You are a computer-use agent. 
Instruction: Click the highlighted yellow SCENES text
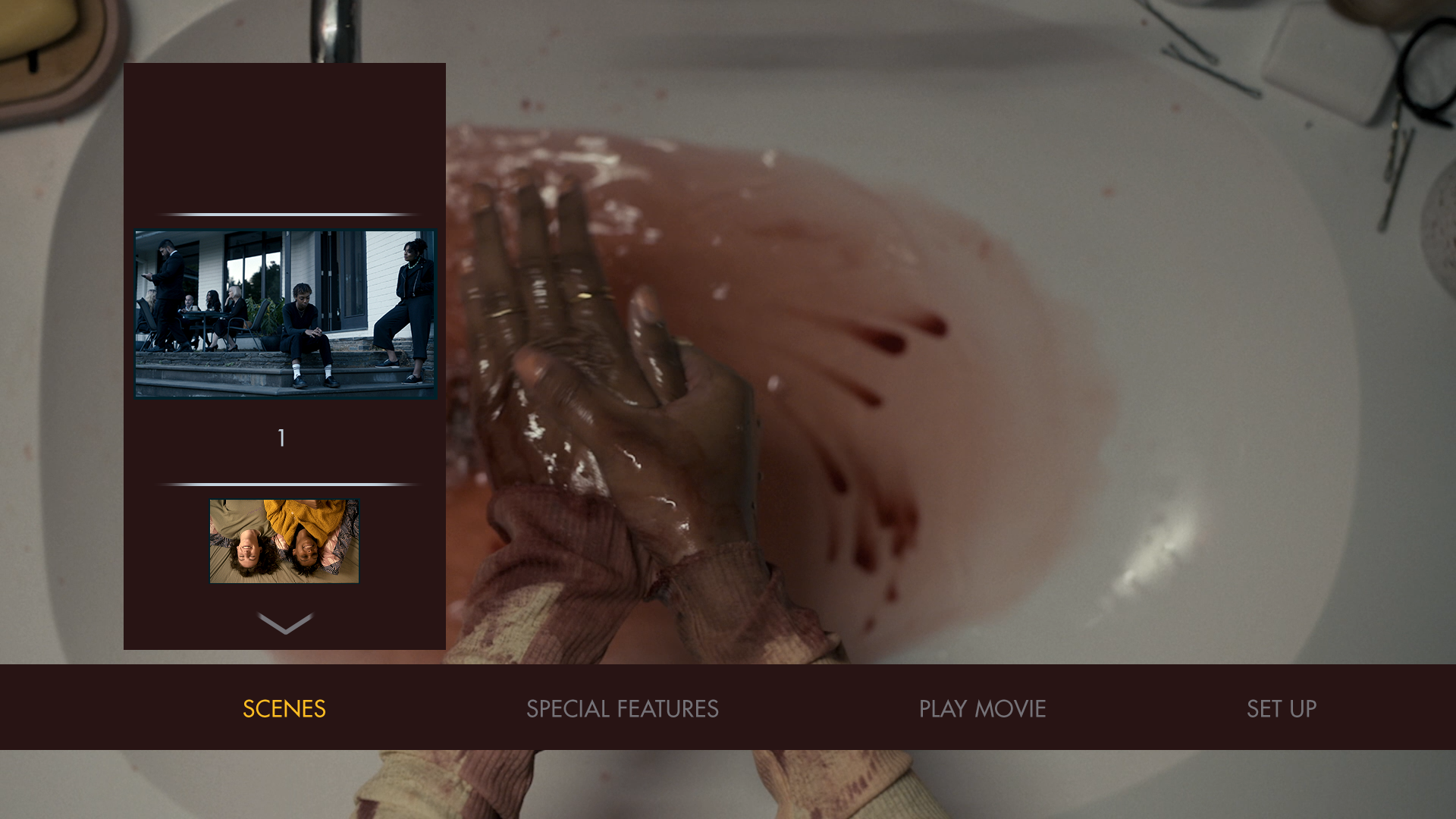click(284, 709)
